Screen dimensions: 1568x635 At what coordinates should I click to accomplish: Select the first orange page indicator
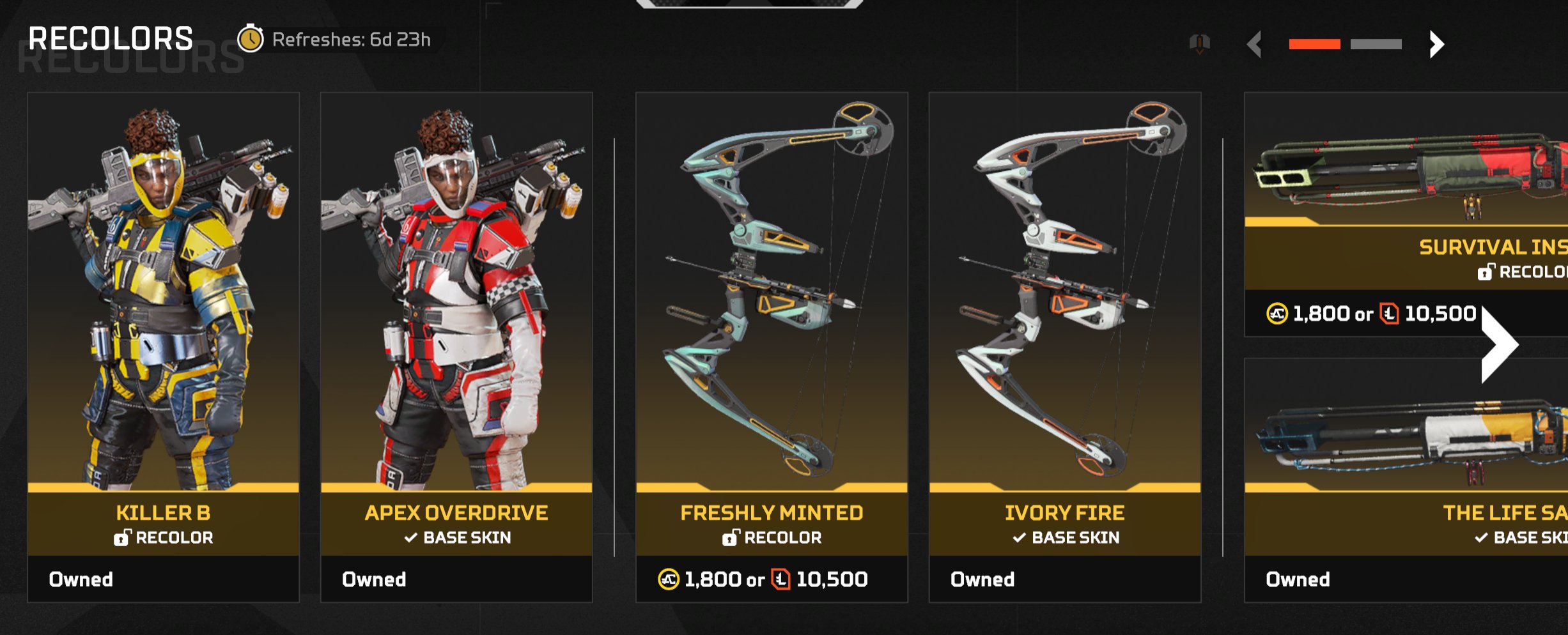(x=1314, y=44)
